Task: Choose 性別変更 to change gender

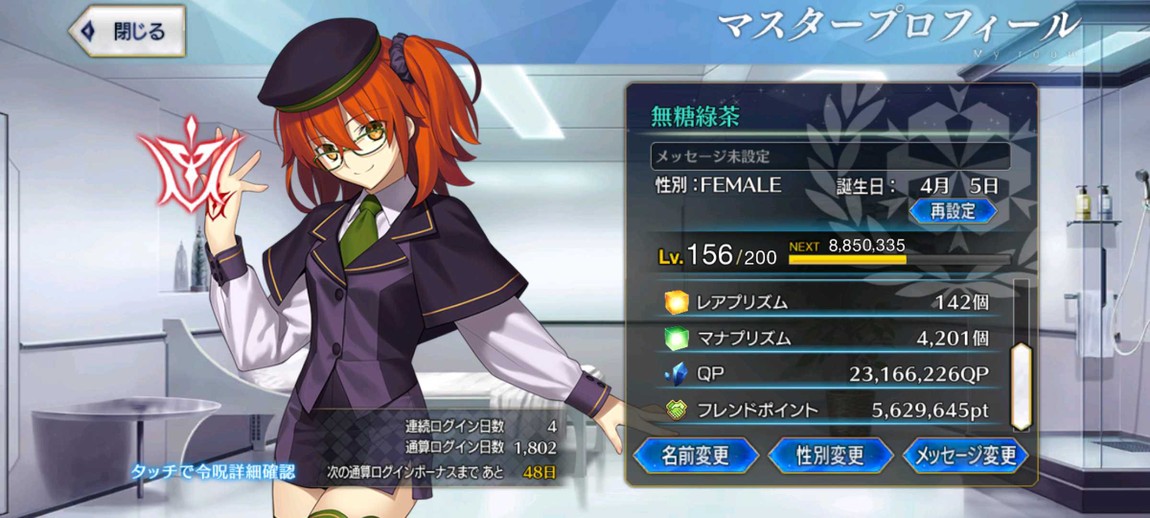Action: click(x=830, y=456)
